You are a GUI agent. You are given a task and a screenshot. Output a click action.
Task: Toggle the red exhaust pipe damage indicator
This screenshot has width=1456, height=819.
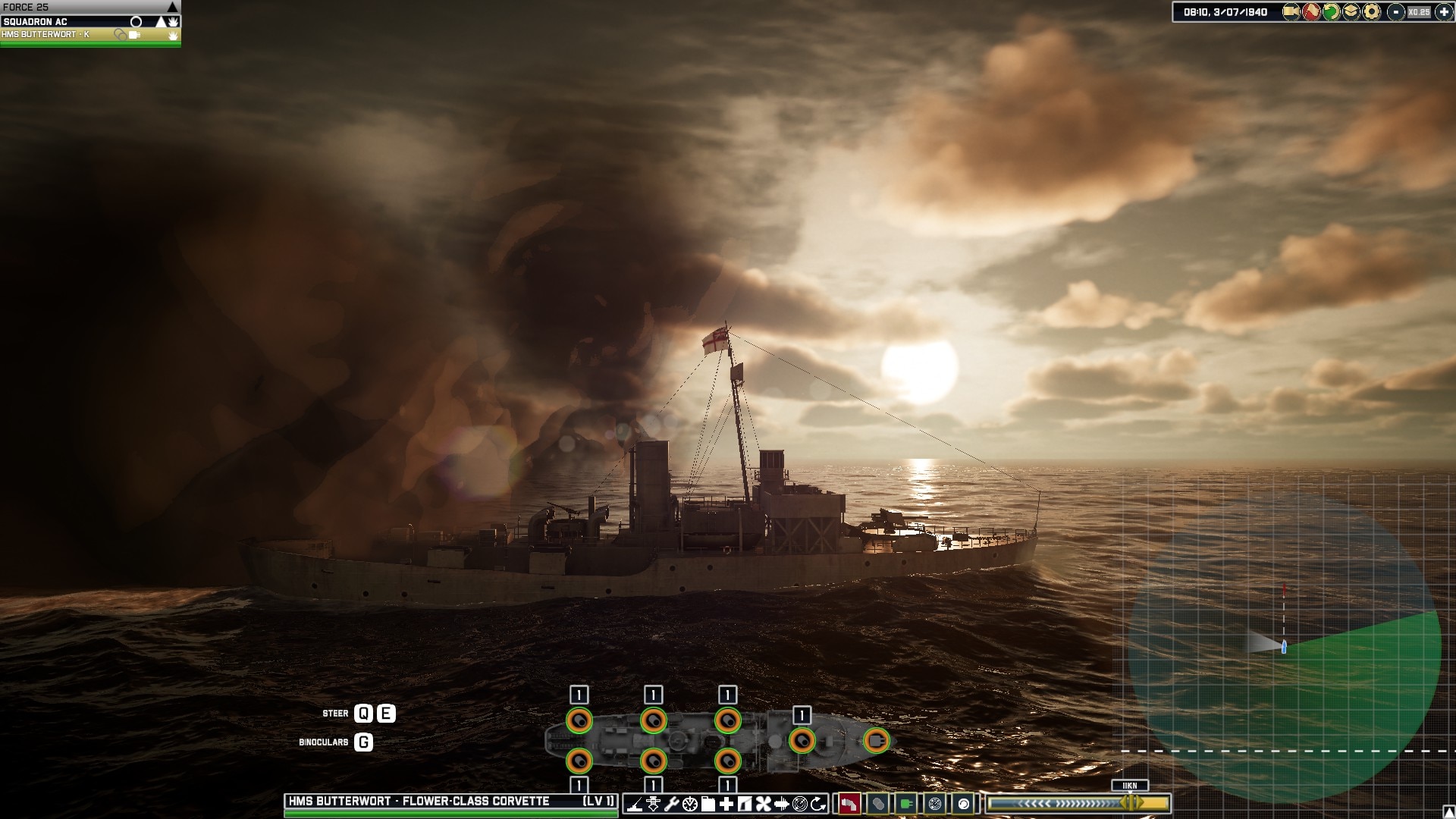[x=850, y=803]
